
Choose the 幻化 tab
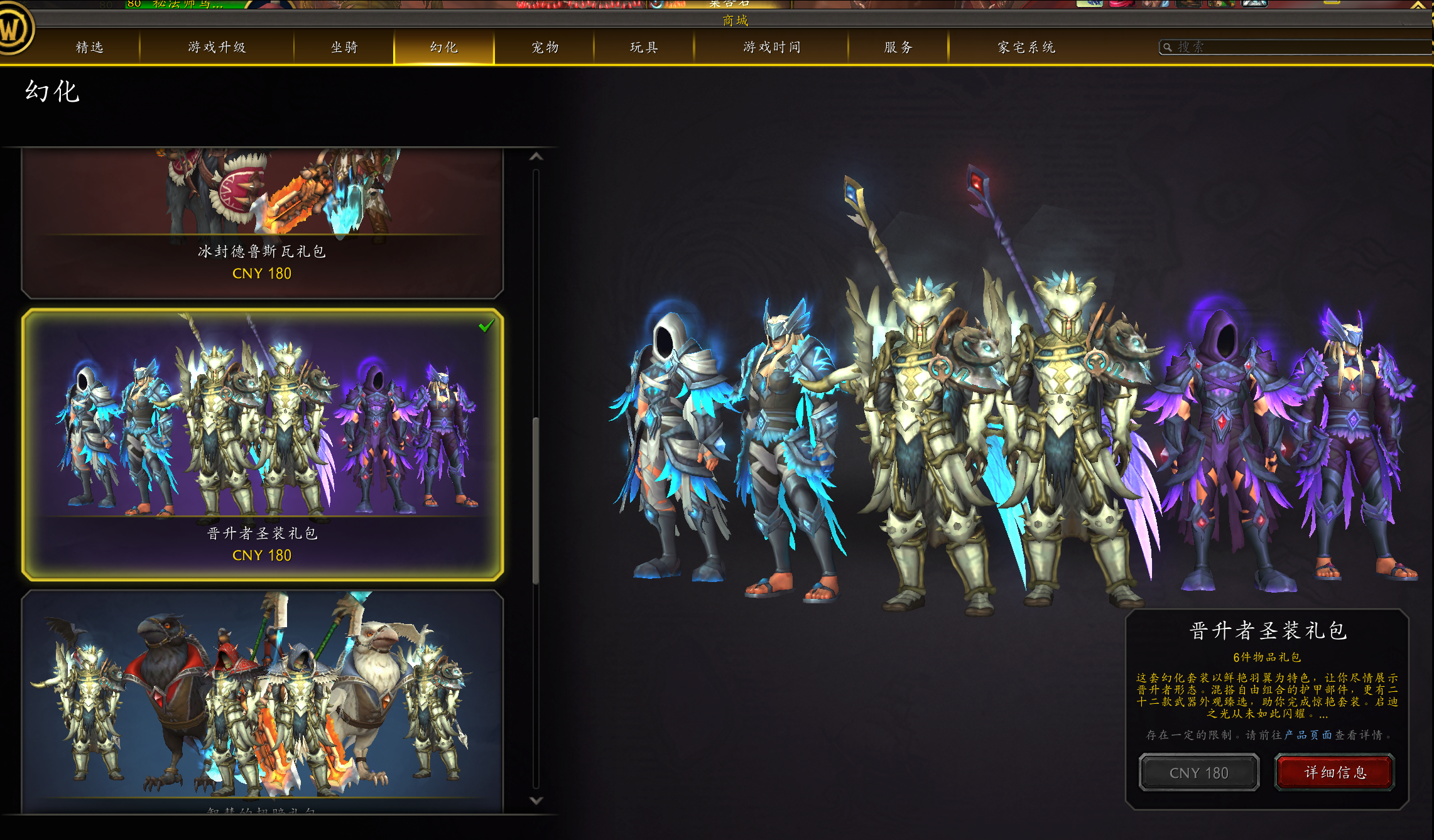[444, 47]
